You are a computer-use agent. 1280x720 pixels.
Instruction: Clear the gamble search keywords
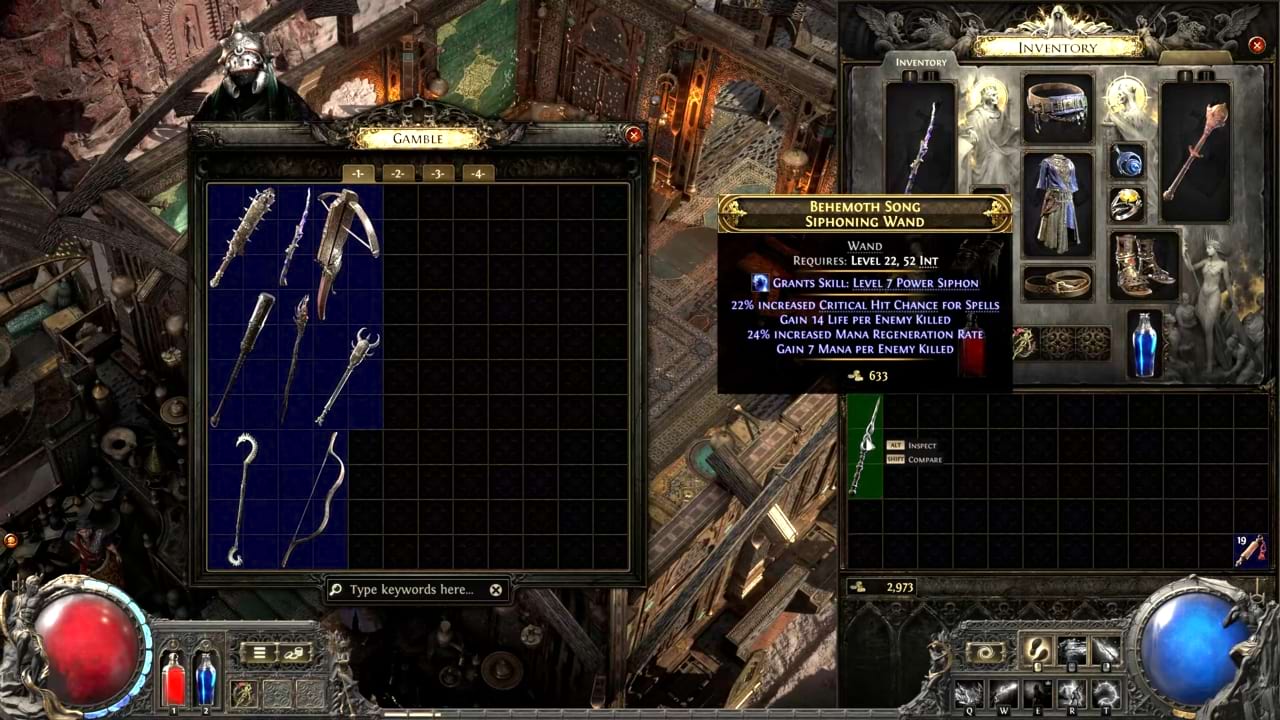pyautogui.click(x=495, y=589)
